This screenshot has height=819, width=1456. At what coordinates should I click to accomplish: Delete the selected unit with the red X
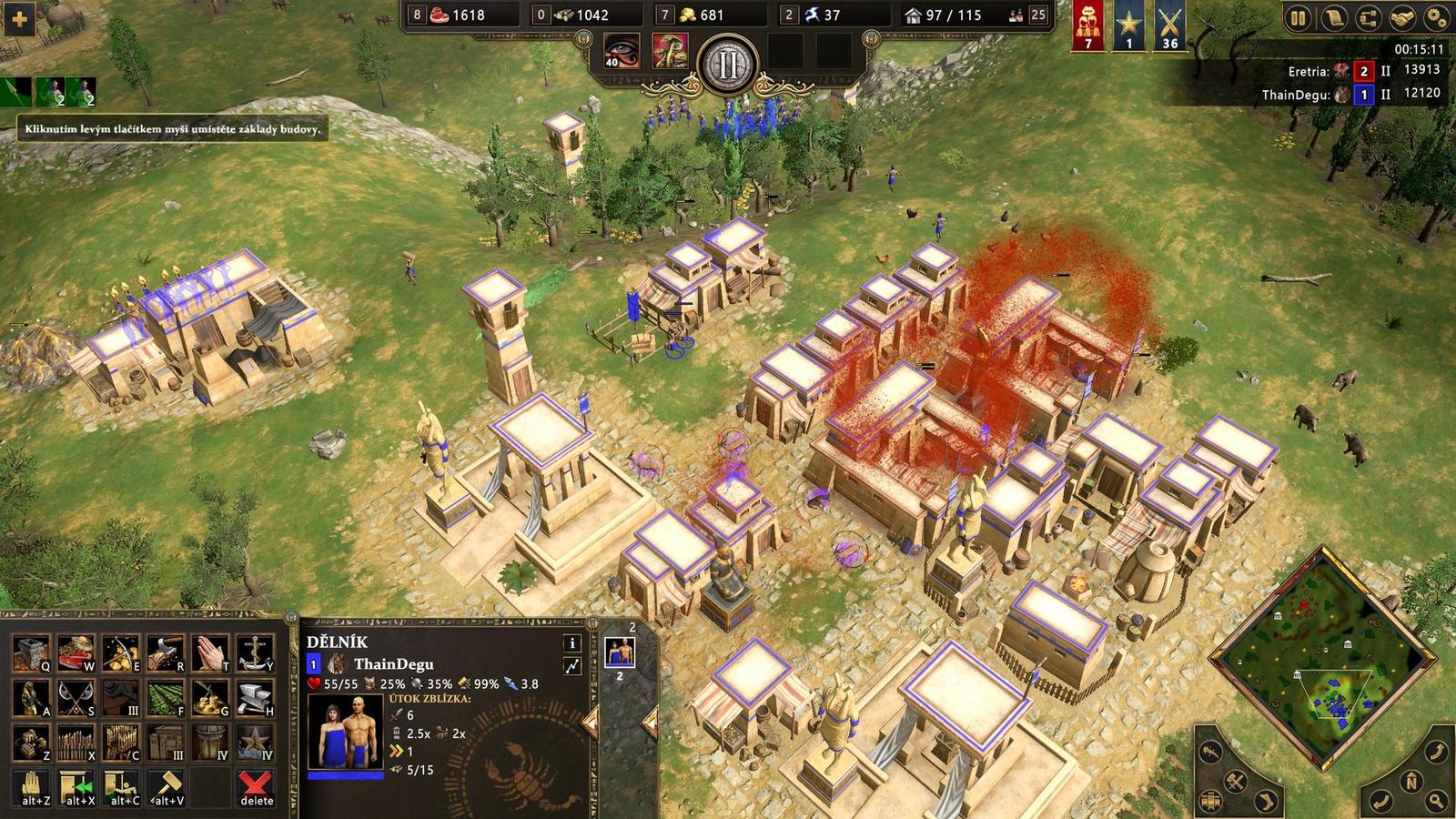tap(255, 785)
